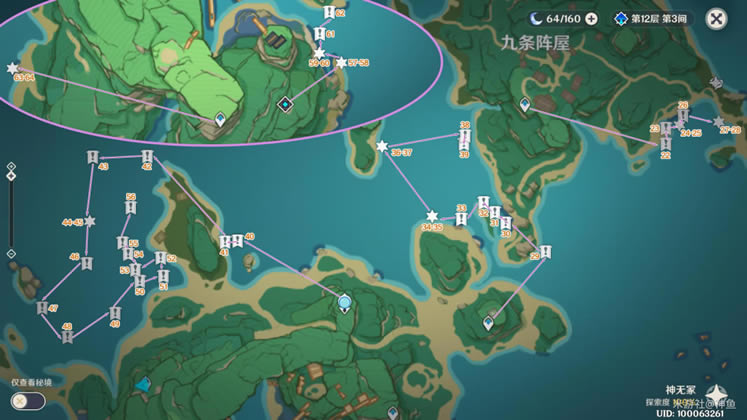Toggle the 仅查看秘境 switch
The image size is (747, 420).
pos(28,401)
